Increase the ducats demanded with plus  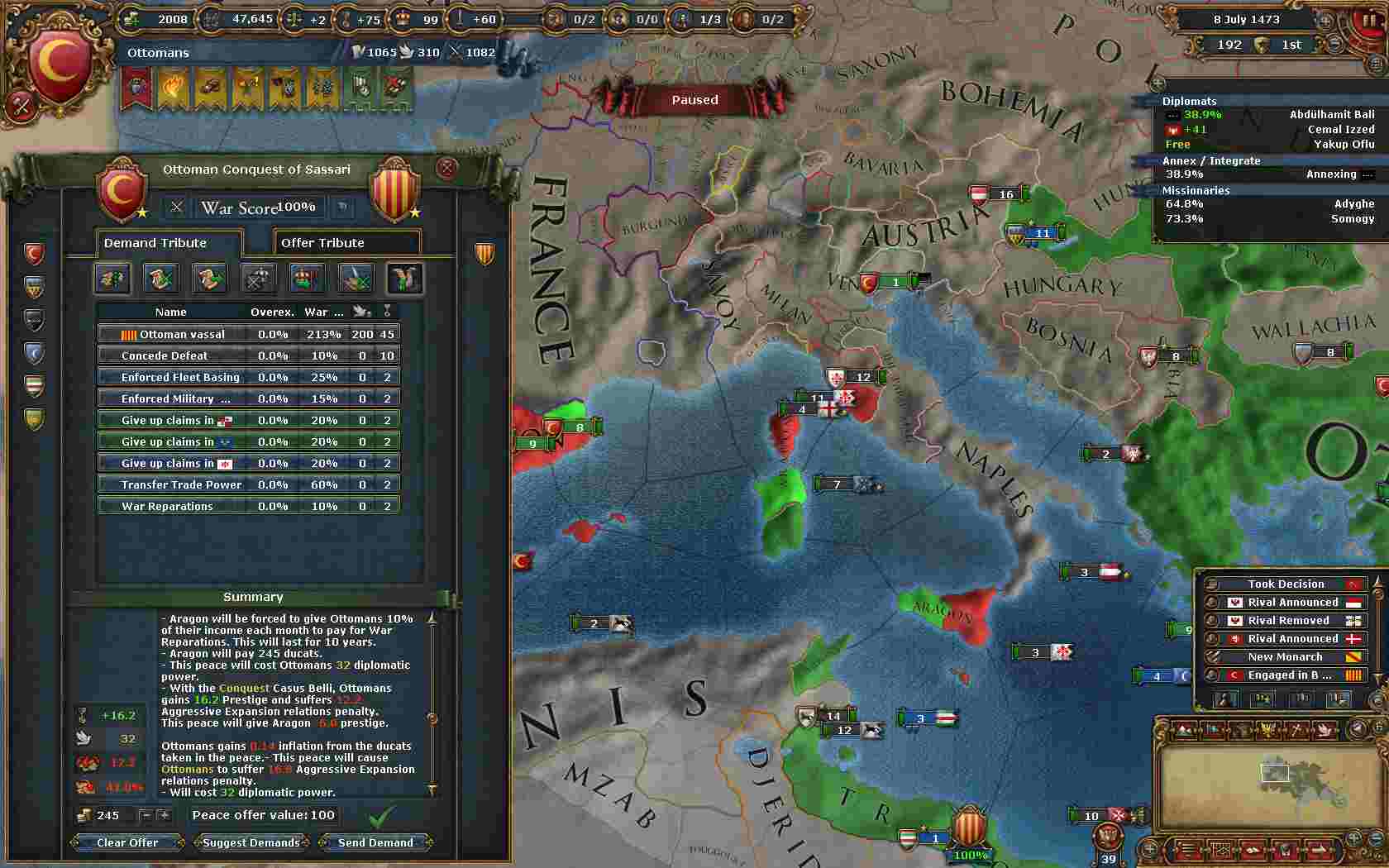[x=164, y=815]
